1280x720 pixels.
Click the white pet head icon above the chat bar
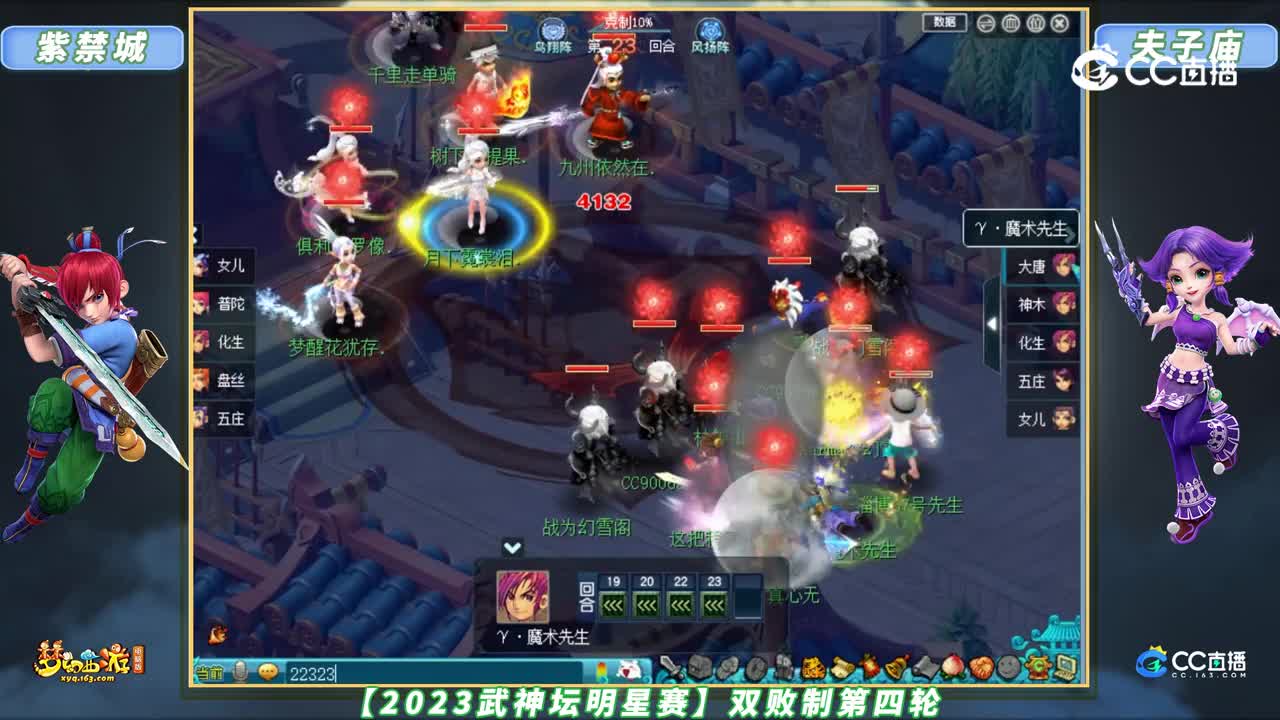point(629,670)
